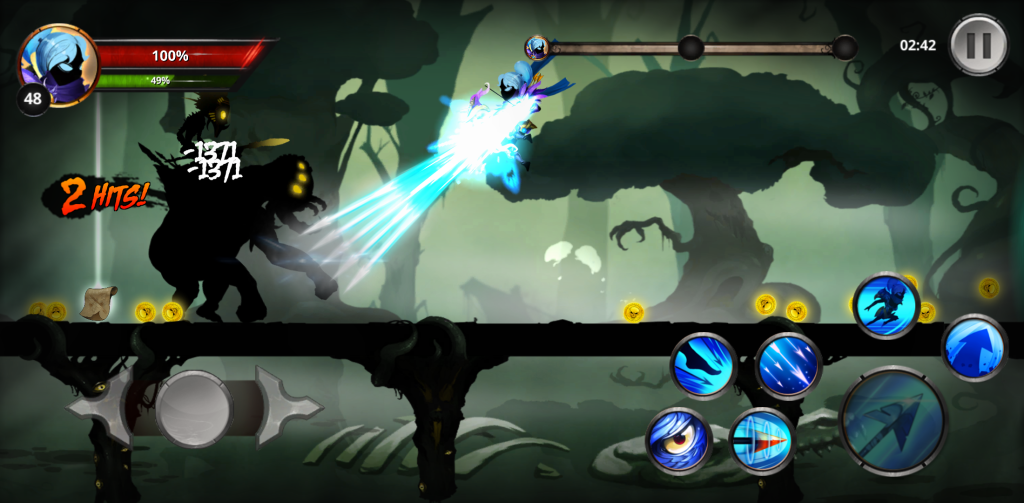1024x503 pixels.
Task: Tap the round movement joystick knob
Action: (193, 407)
